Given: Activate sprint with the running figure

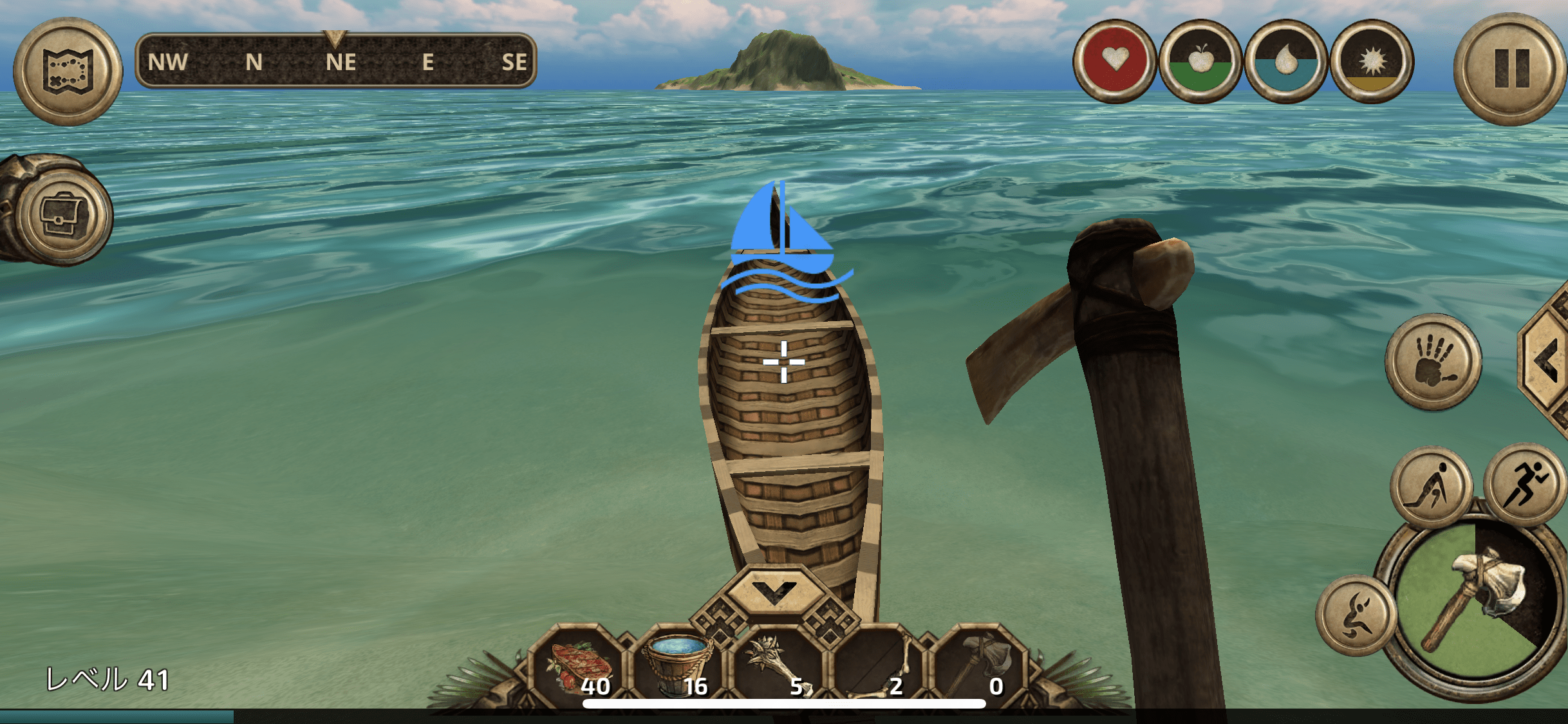Looking at the screenshot, I should [x=1526, y=483].
